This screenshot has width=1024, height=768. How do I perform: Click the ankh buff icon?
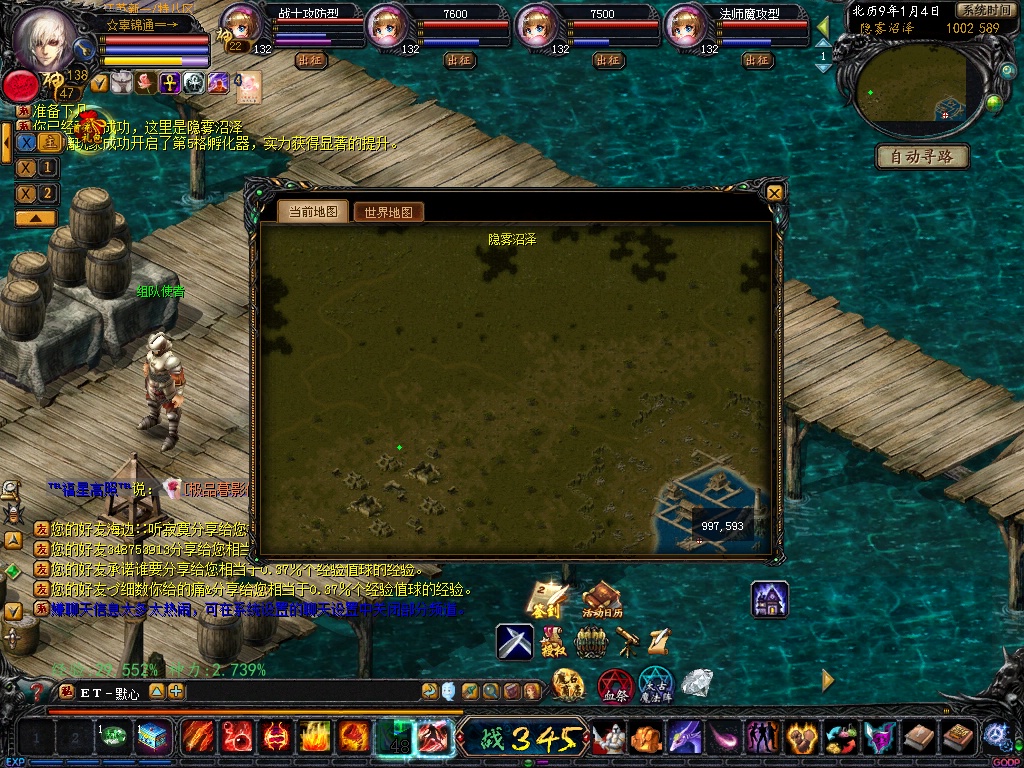tap(169, 82)
